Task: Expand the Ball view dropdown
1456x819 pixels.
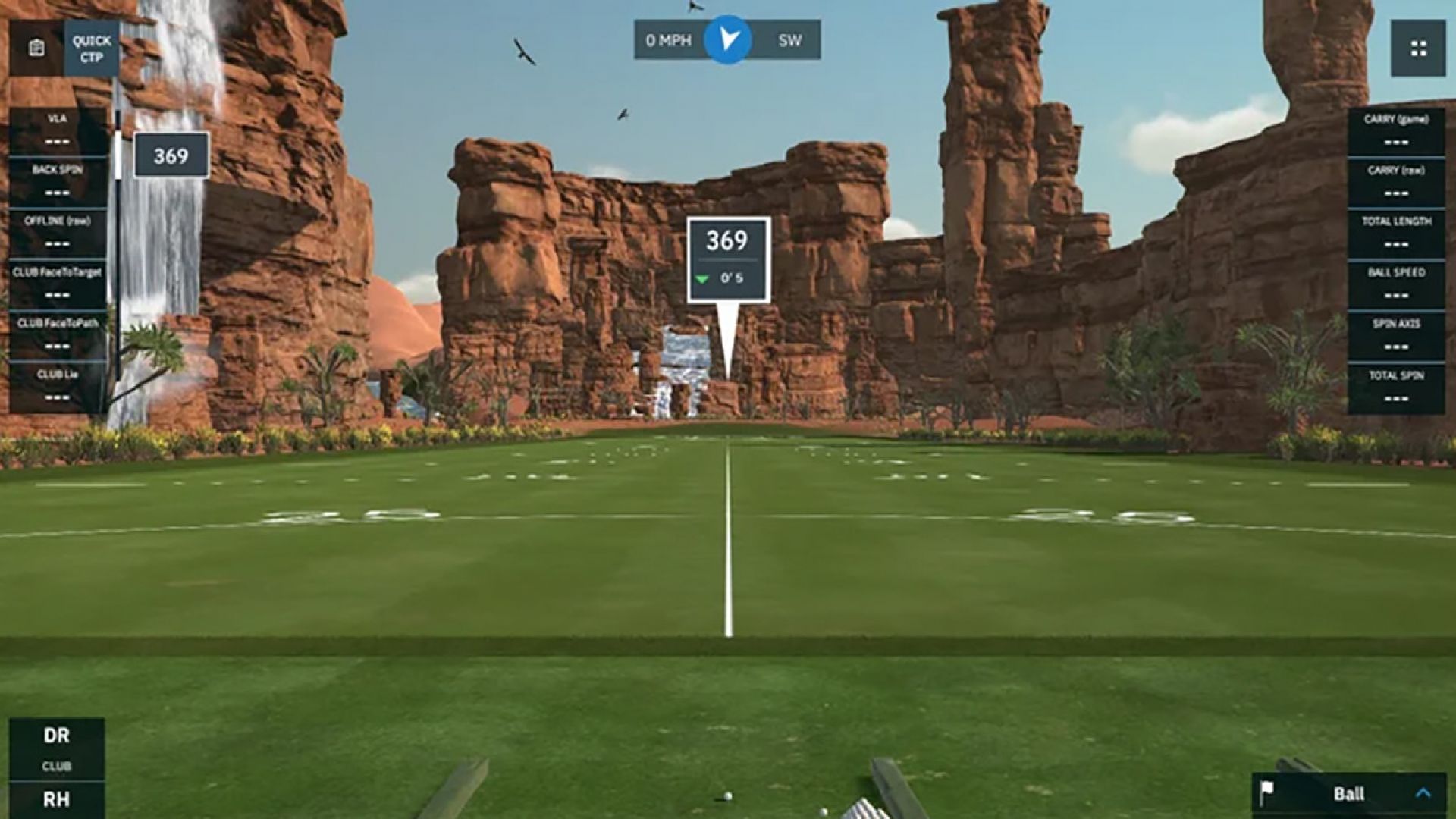Action: pyautogui.click(x=1423, y=793)
